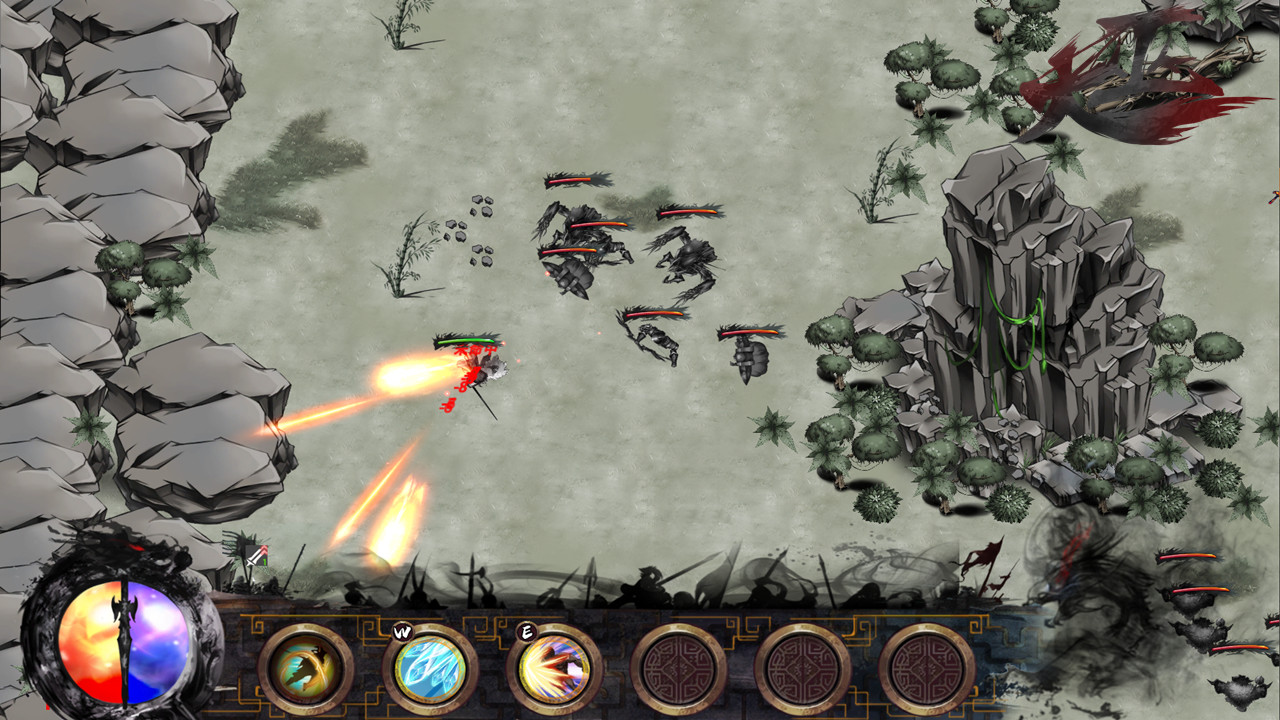The width and height of the screenshot is (1280, 720).
Task: Click the red war banner in the battle silhouette
Action: click(x=984, y=558)
